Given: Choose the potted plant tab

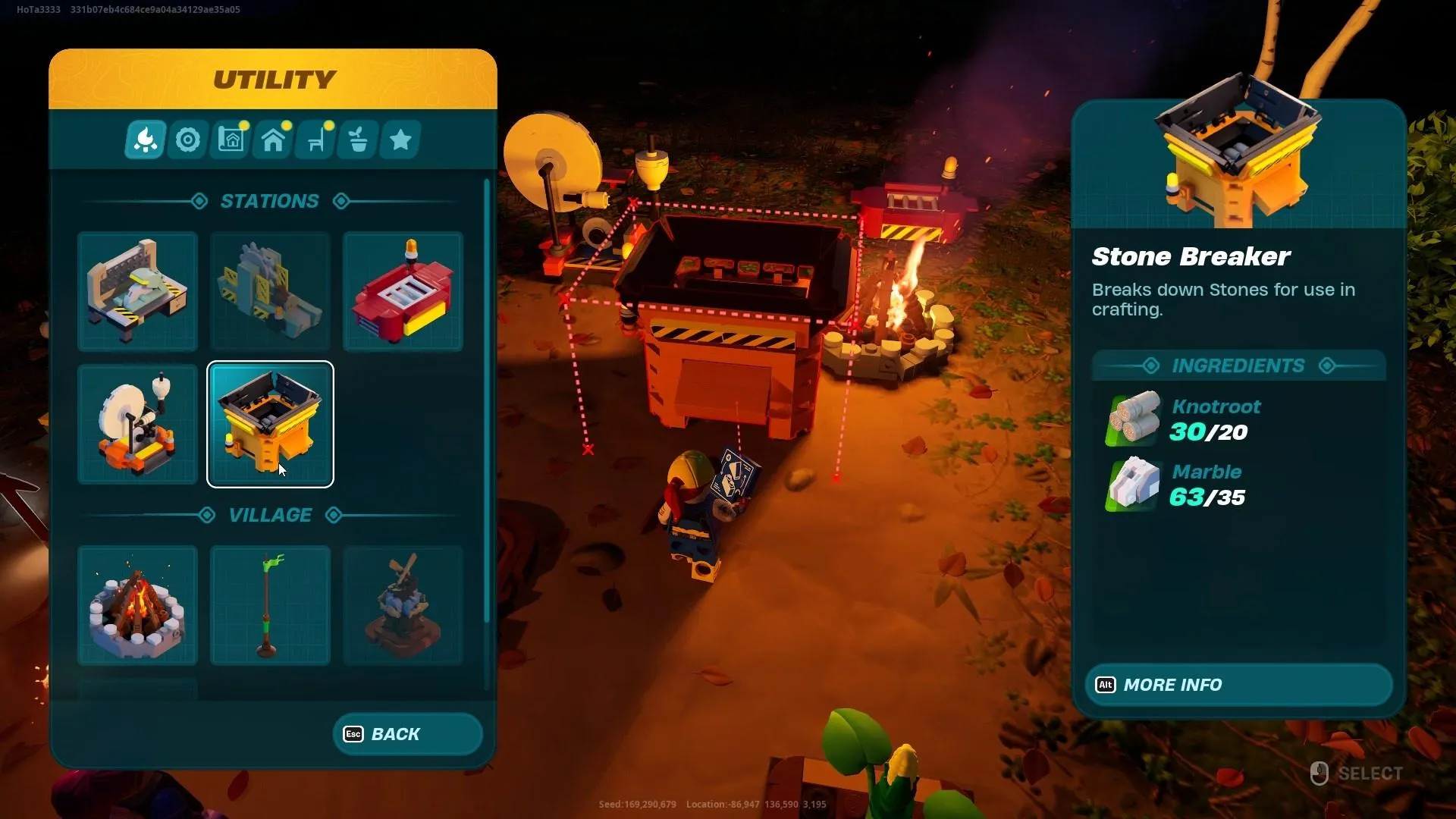Looking at the screenshot, I should [358, 140].
